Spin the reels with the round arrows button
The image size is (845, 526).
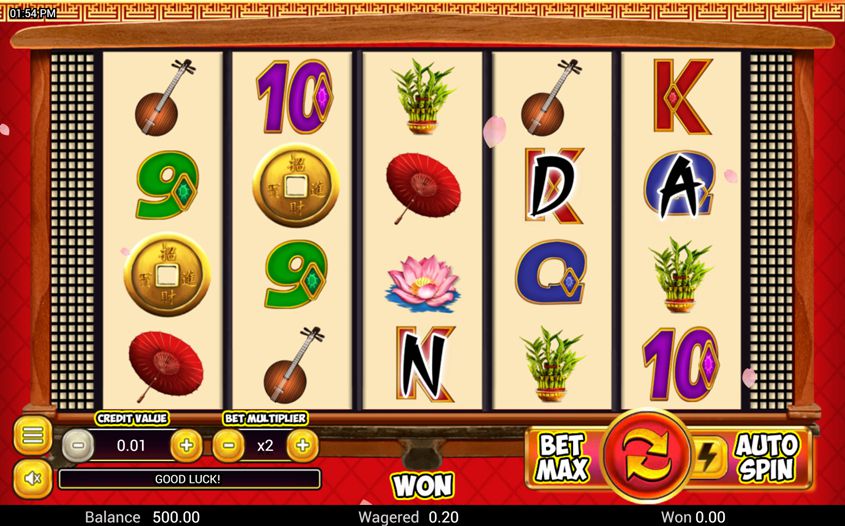[646, 456]
